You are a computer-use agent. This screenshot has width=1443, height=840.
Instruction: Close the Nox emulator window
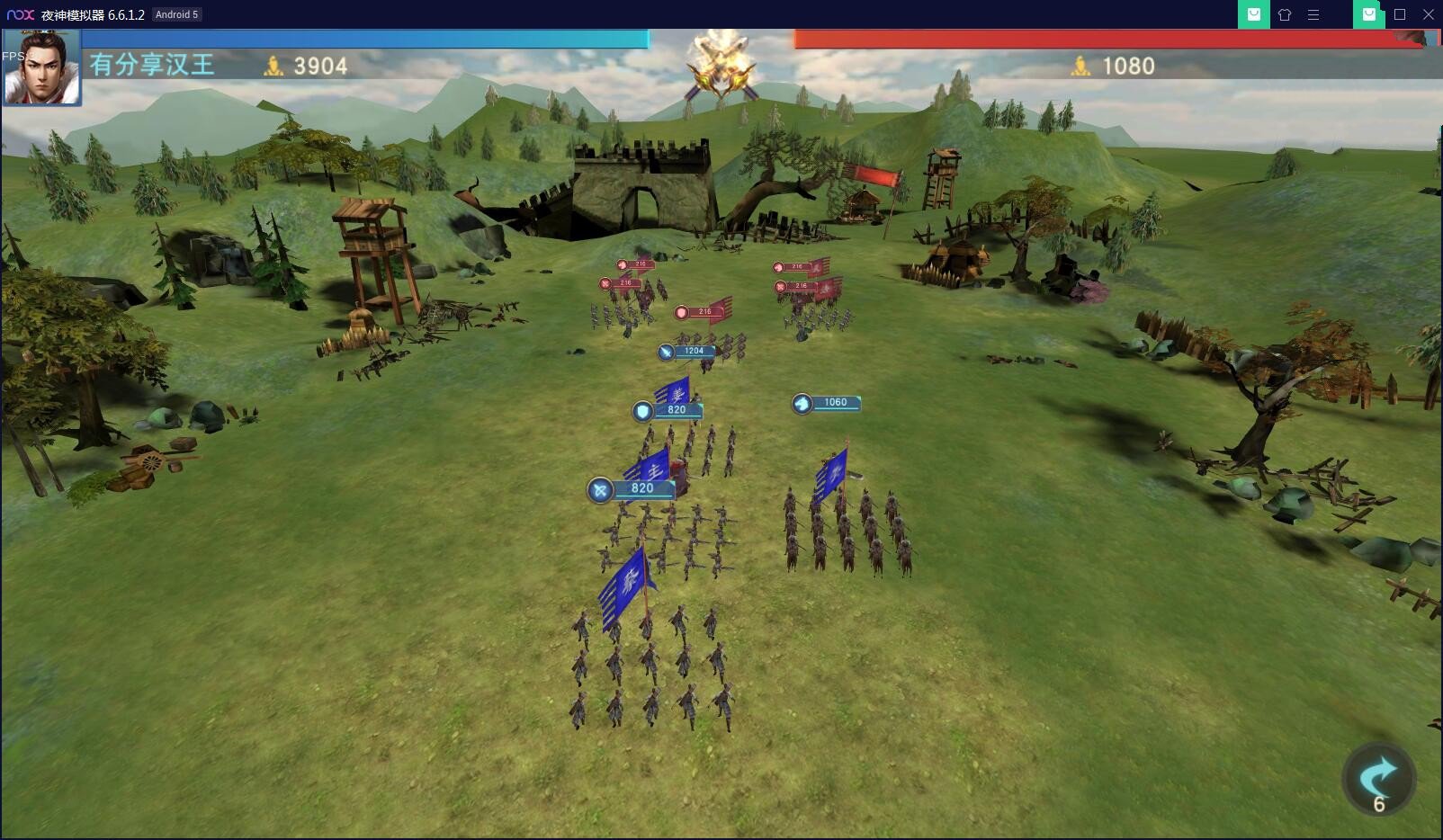pos(1428,14)
